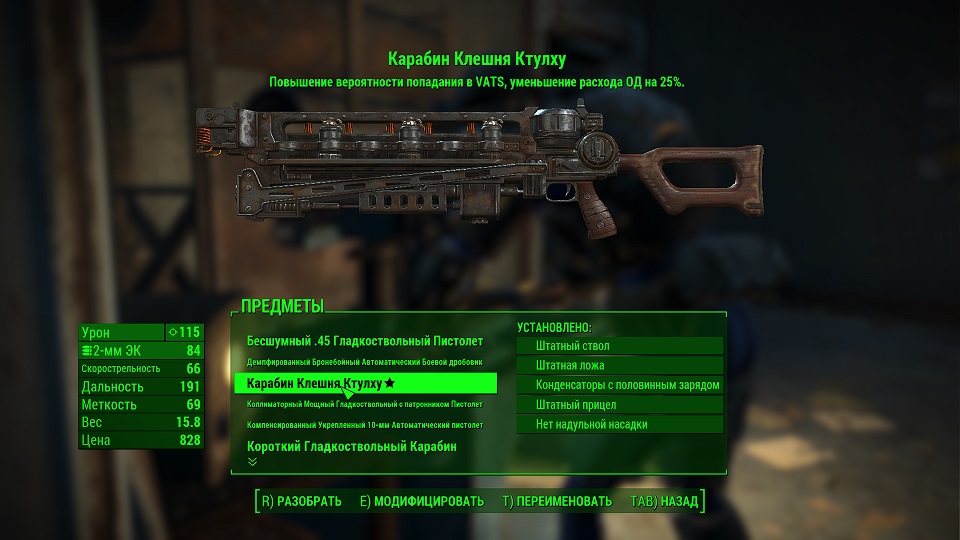Activate the МОДИФИЦИРОВАТЬ button
Viewport: 960px width, 540px height.
point(421,501)
